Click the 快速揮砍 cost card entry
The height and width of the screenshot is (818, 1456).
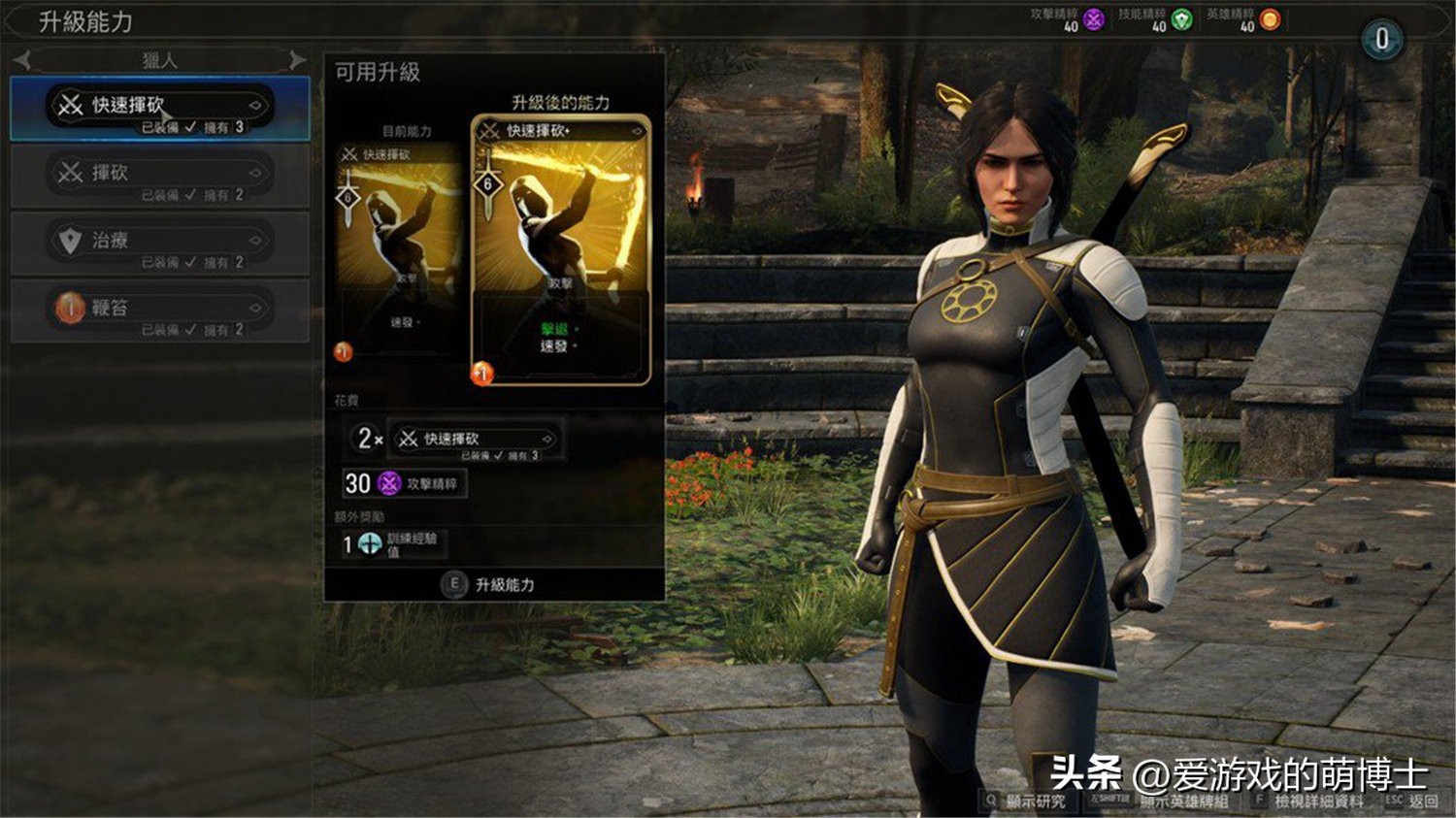click(476, 440)
